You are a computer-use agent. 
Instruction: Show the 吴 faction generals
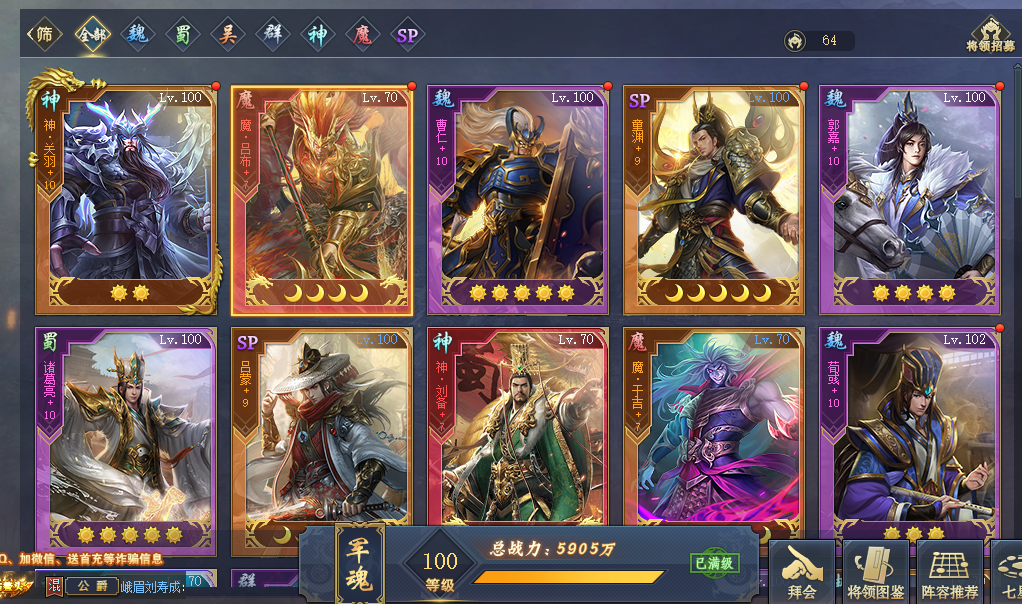(x=227, y=35)
